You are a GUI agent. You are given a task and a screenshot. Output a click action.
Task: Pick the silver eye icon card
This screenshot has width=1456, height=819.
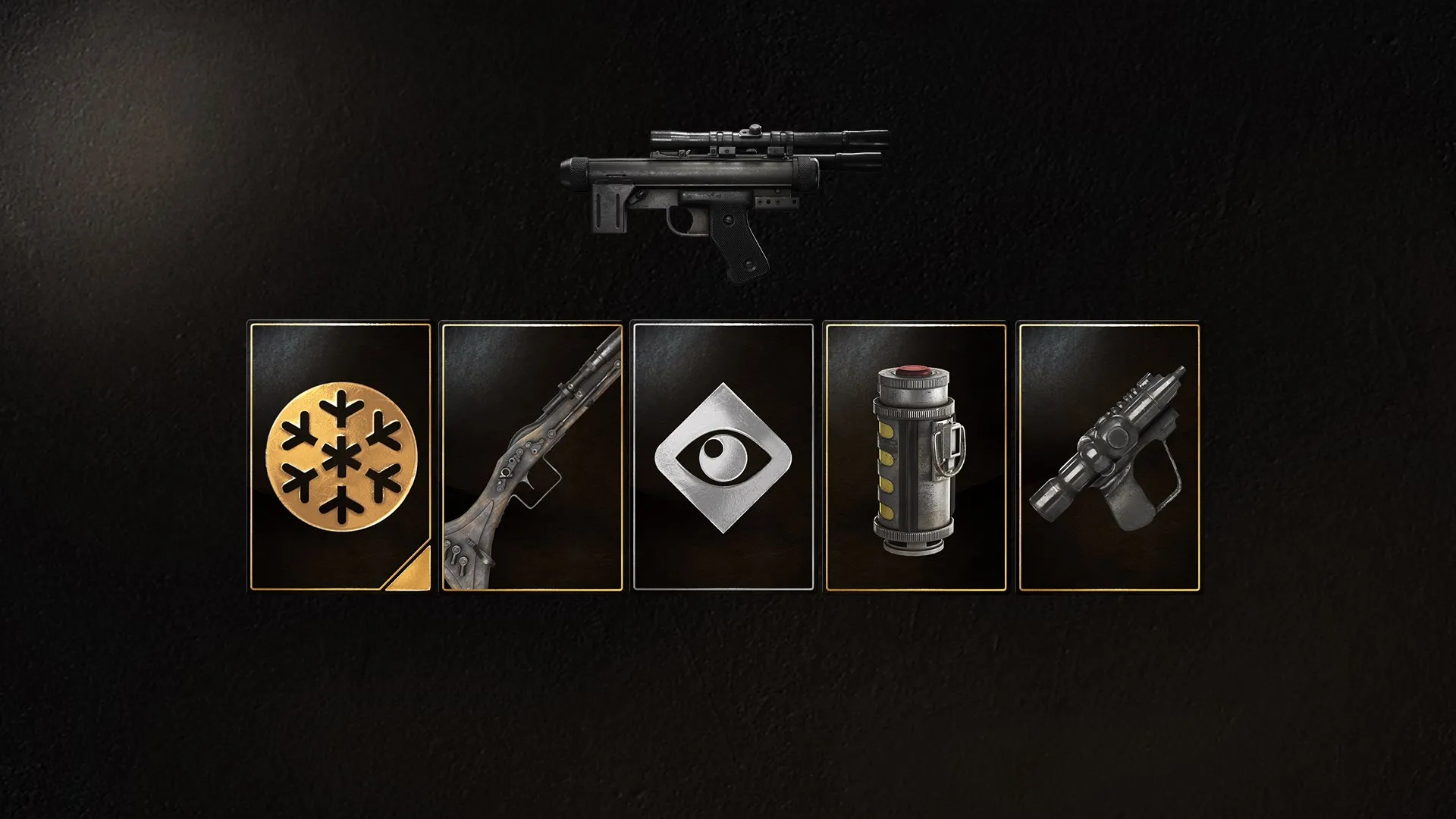pyautogui.click(x=723, y=457)
